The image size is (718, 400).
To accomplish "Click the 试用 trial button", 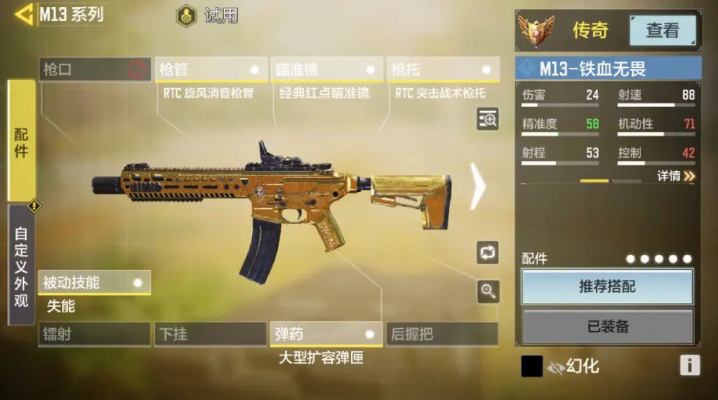I will [x=208, y=16].
